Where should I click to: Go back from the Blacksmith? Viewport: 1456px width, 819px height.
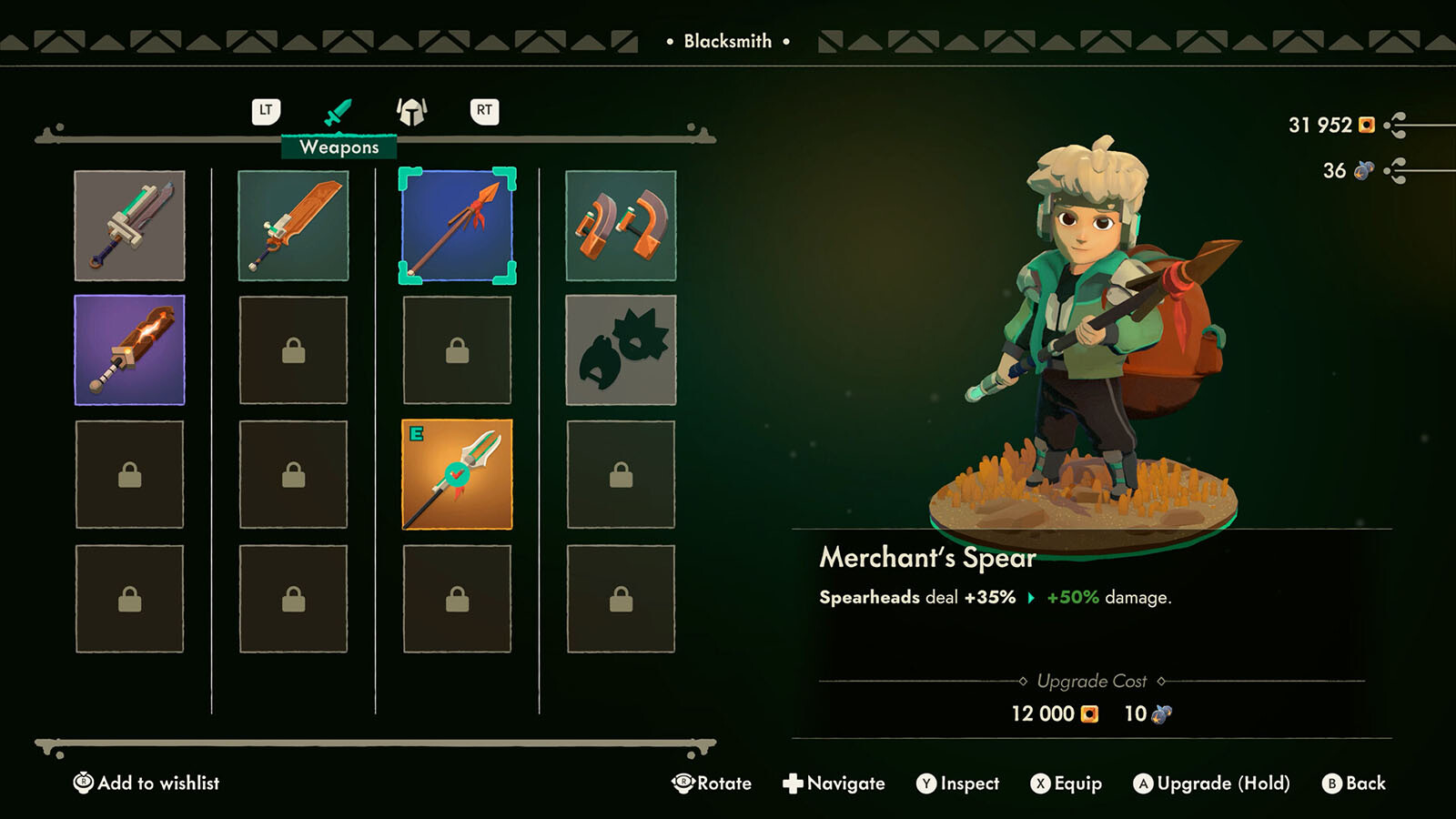tap(1354, 784)
